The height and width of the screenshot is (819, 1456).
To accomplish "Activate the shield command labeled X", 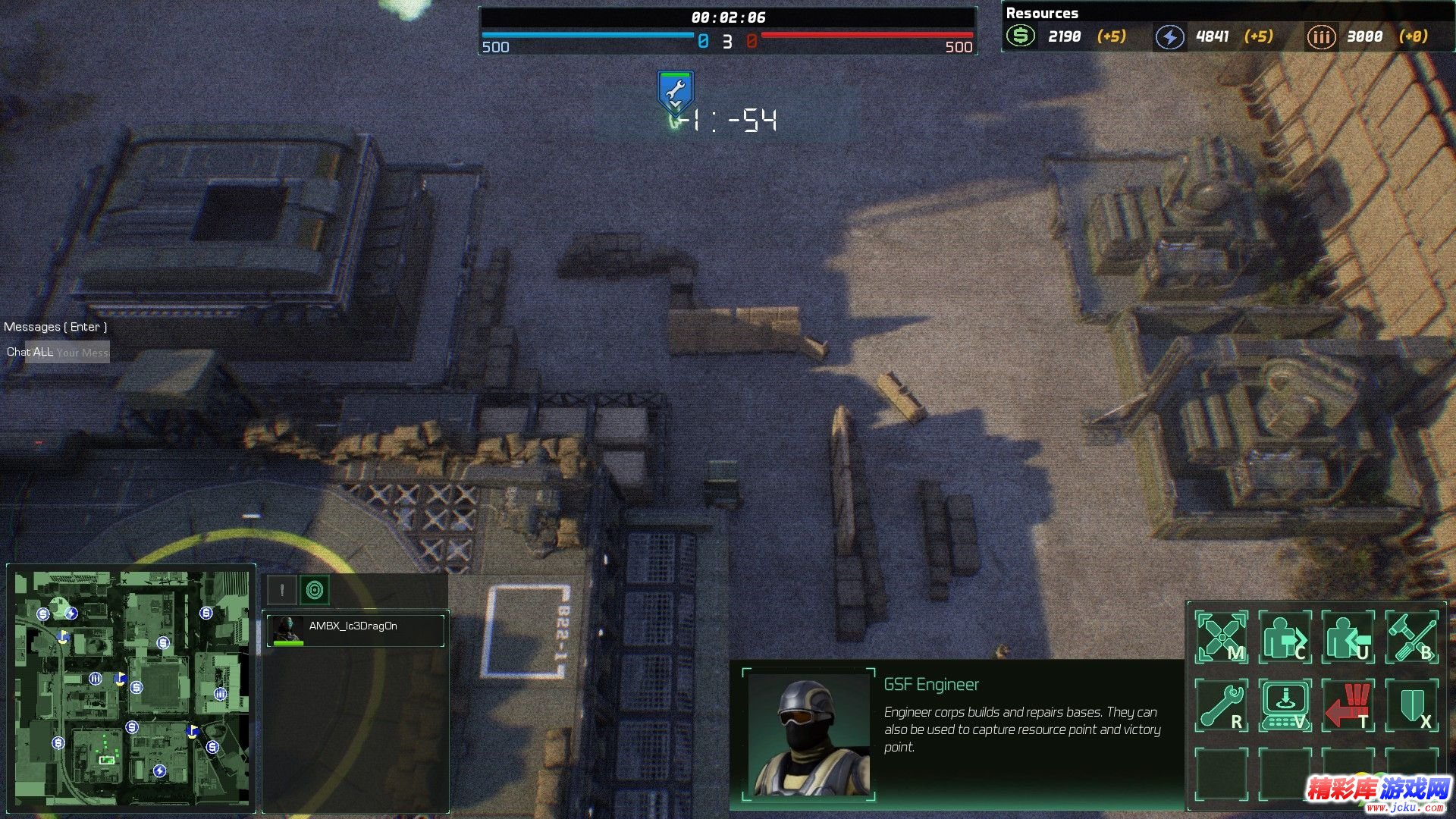I will (1411, 705).
